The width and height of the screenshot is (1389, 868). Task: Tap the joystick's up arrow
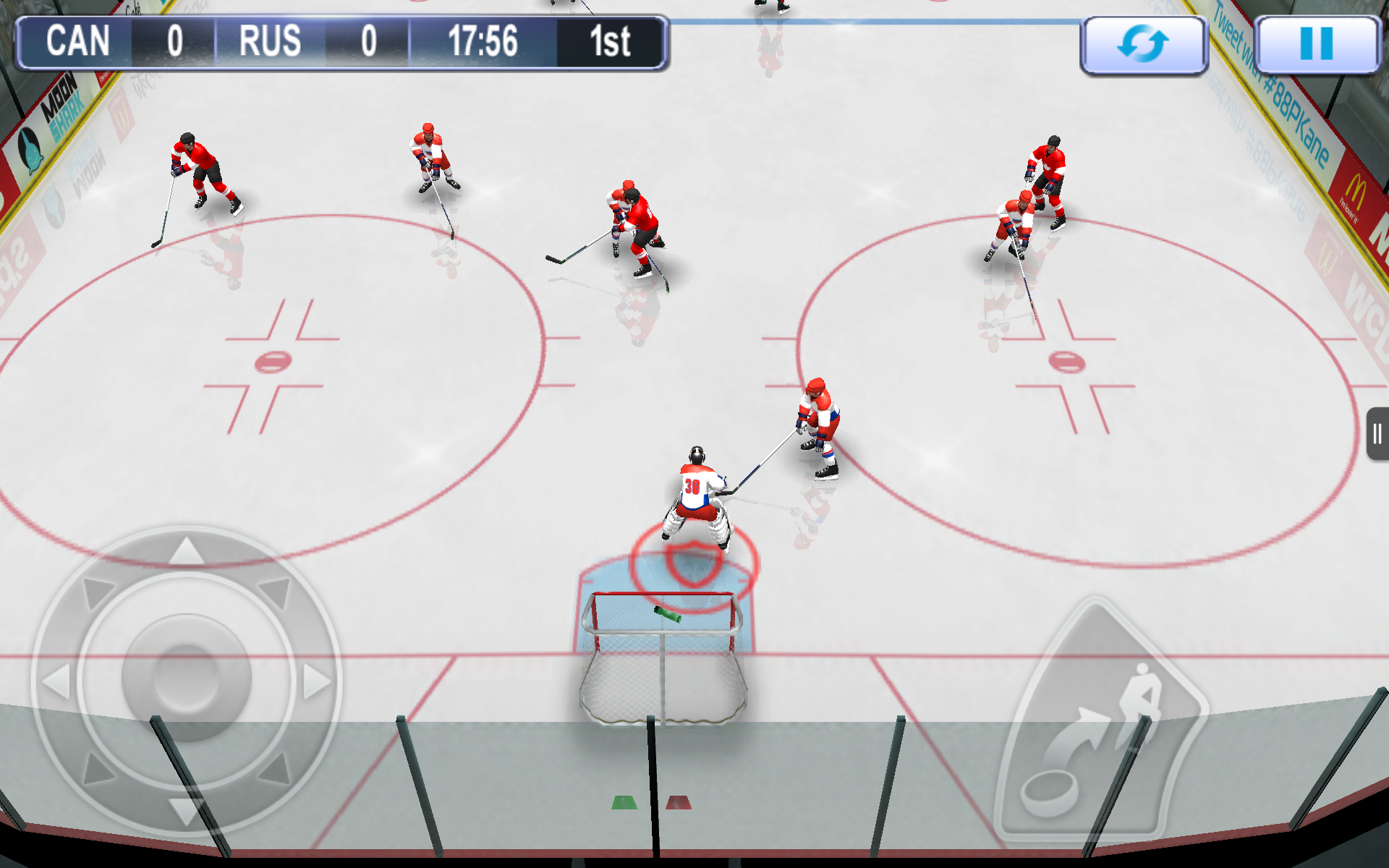pos(187,551)
